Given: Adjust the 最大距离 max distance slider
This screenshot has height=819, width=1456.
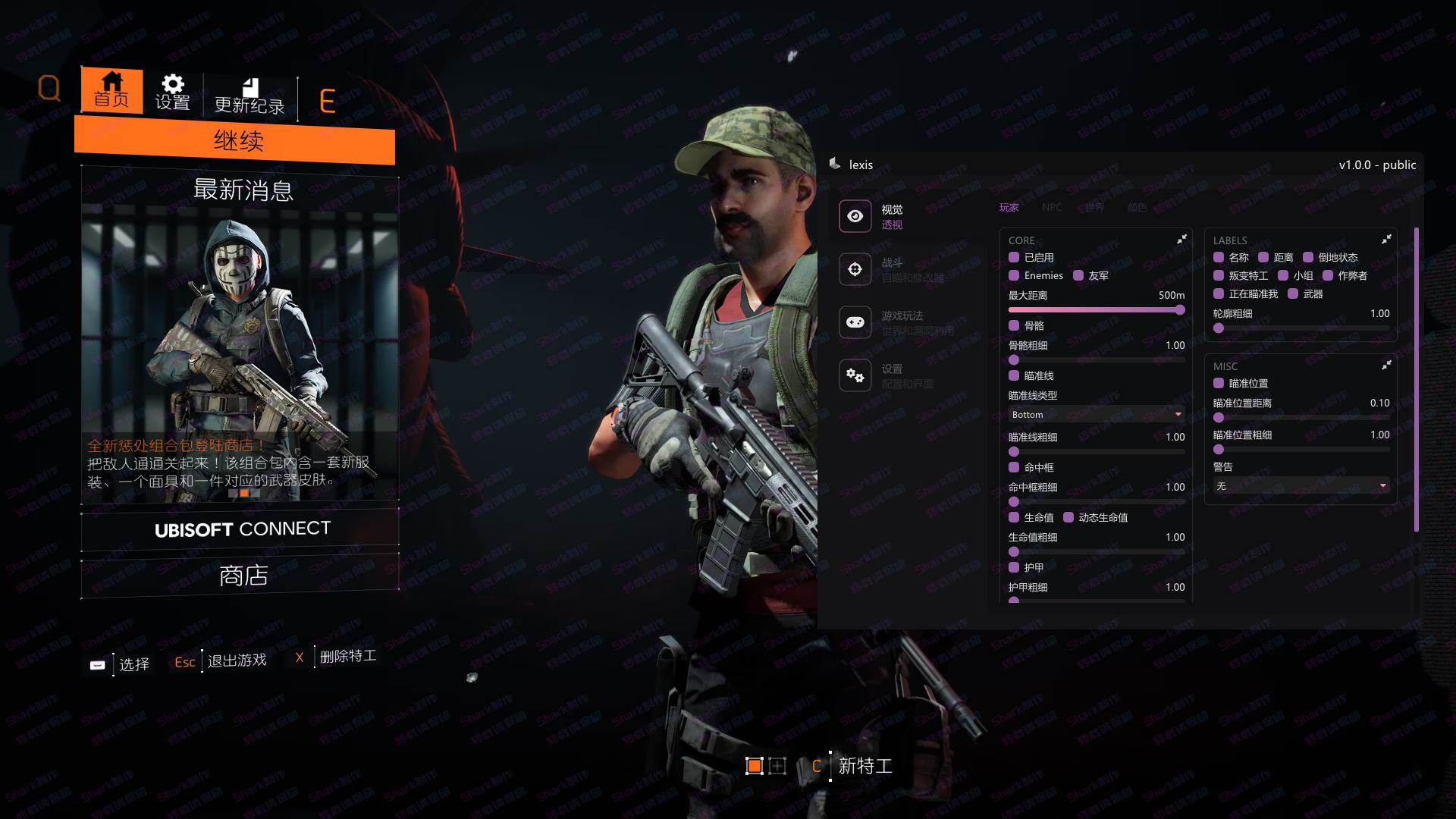Looking at the screenshot, I should pyautogui.click(x=1096, y=310).
